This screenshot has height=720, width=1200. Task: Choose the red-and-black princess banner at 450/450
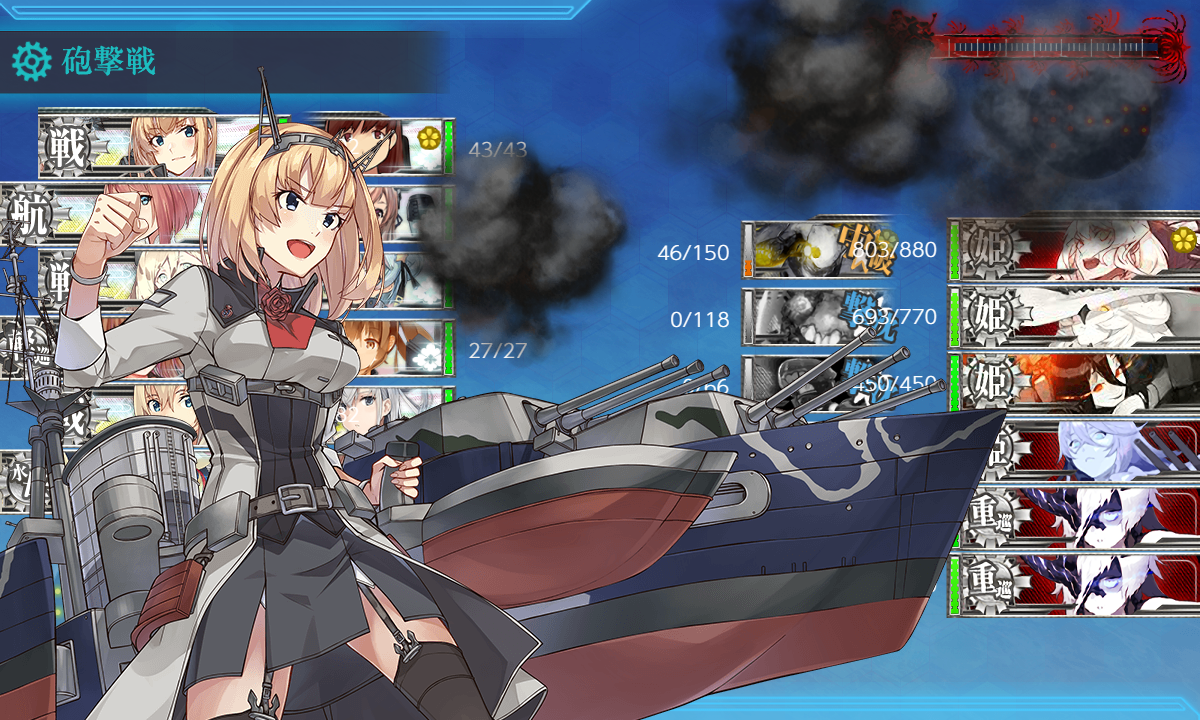(x=1075, y=382)
